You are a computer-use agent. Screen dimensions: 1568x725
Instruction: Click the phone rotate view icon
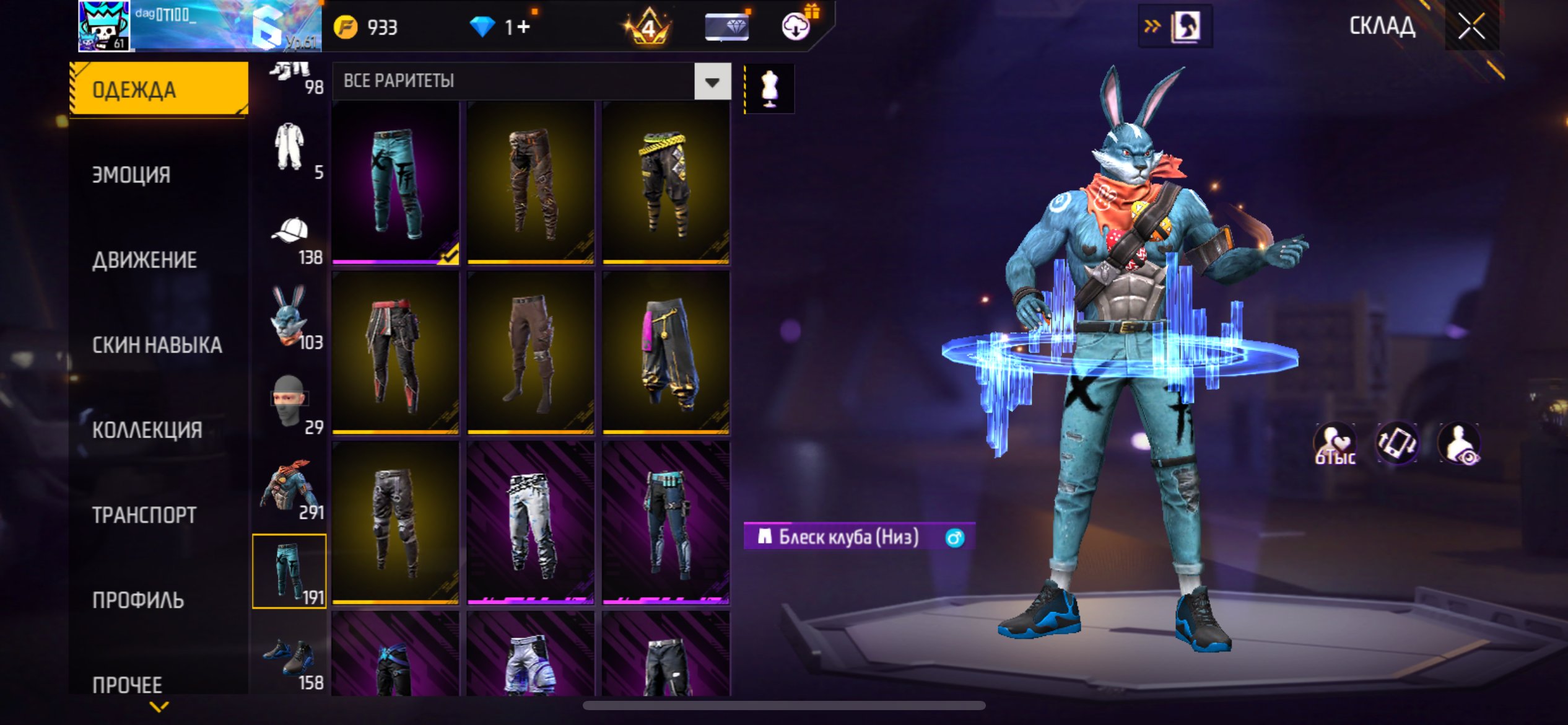[1396, 443]
